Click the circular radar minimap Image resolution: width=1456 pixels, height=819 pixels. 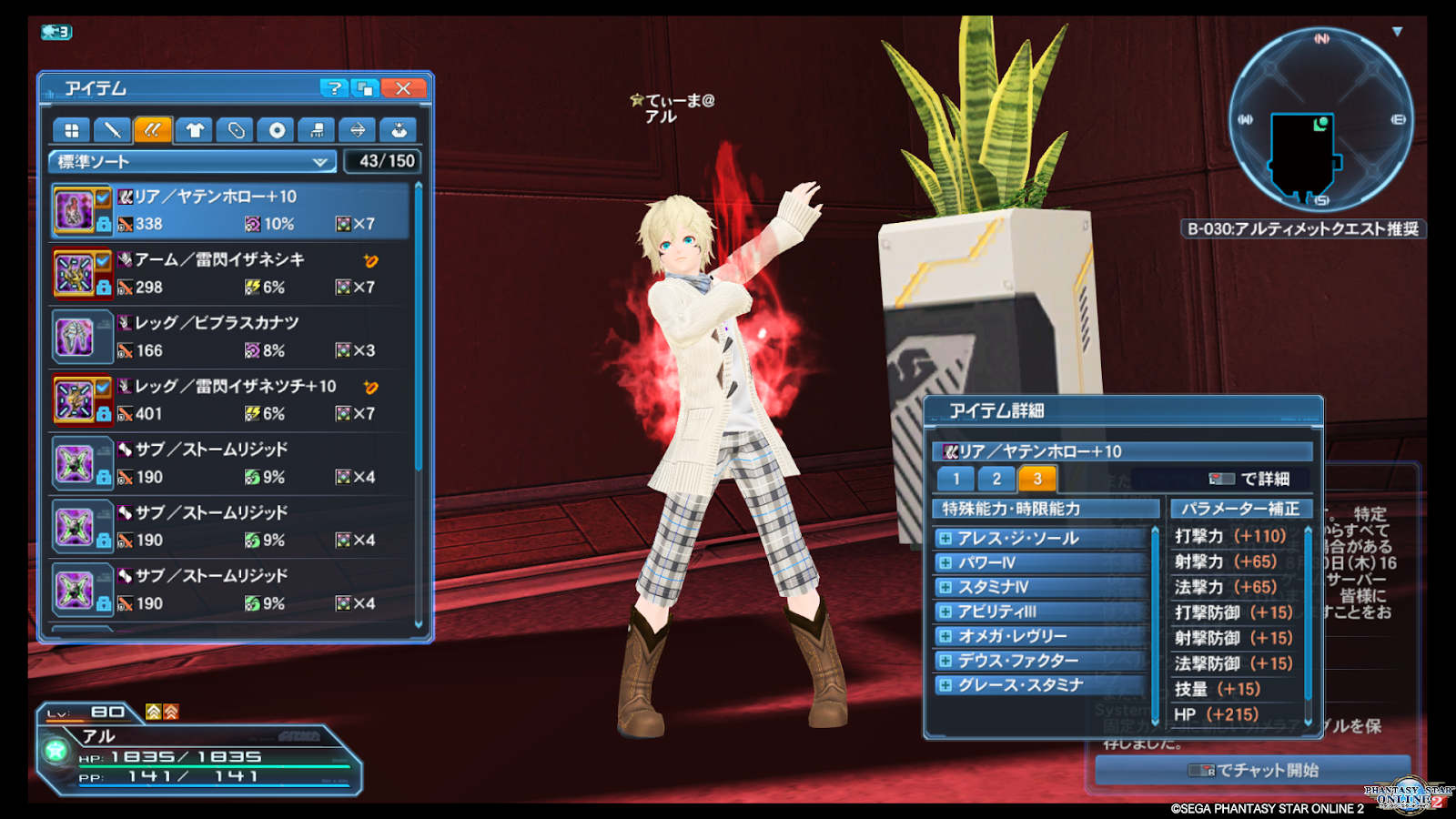(1319, 119)
